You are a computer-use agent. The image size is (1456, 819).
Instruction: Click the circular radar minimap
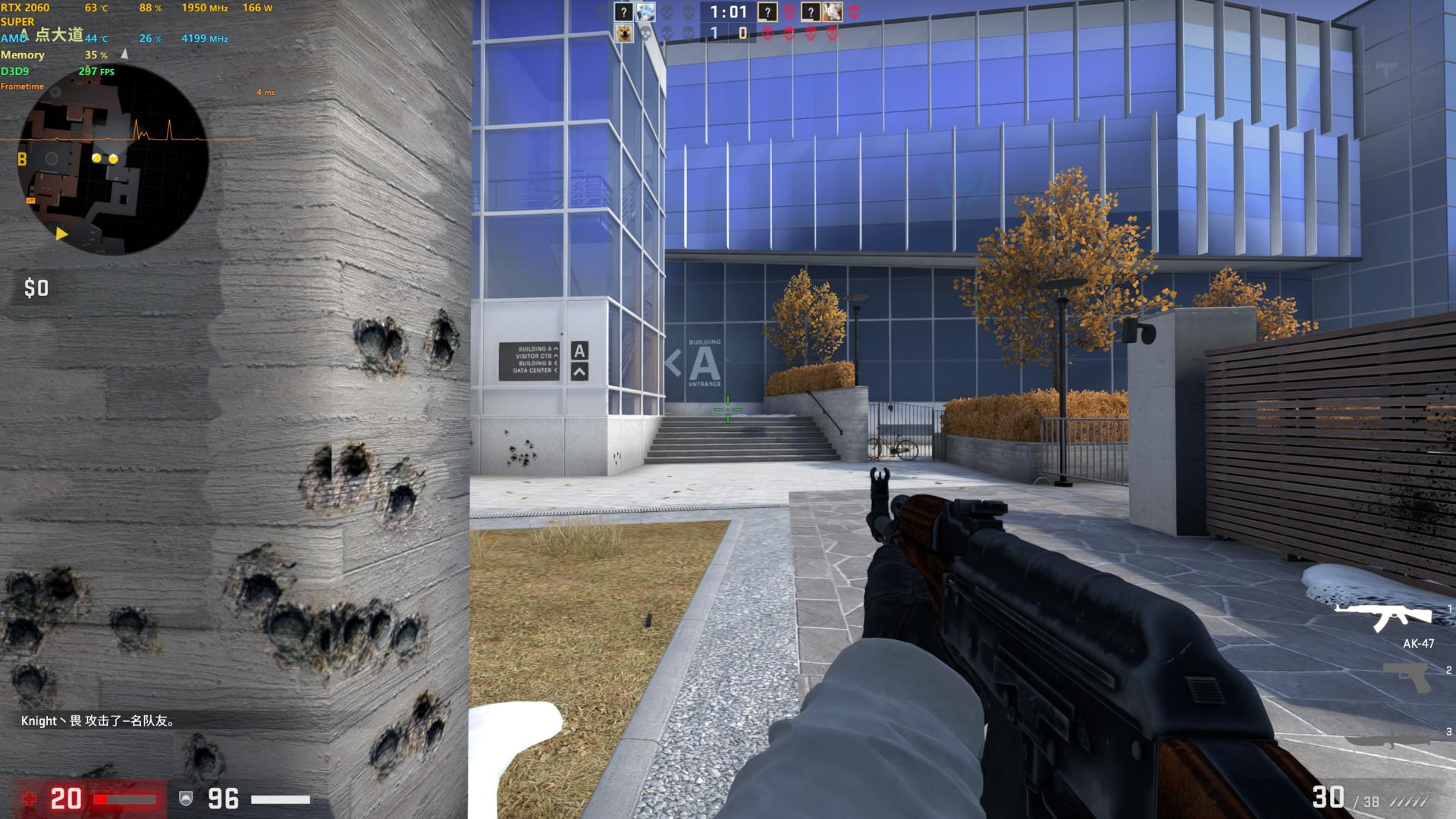click(x=114, y=161)
